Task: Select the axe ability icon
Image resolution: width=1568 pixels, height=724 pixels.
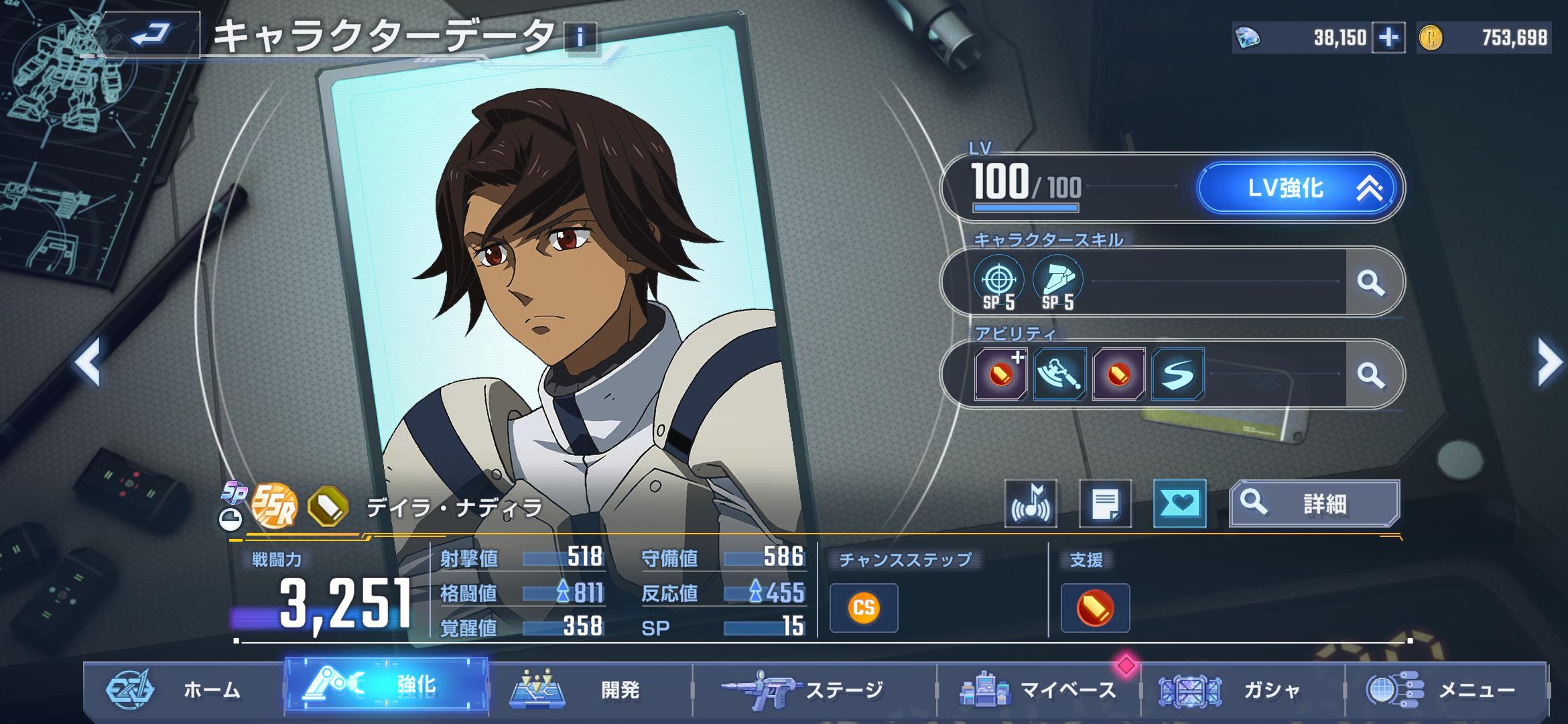Action: point(1059,374)
